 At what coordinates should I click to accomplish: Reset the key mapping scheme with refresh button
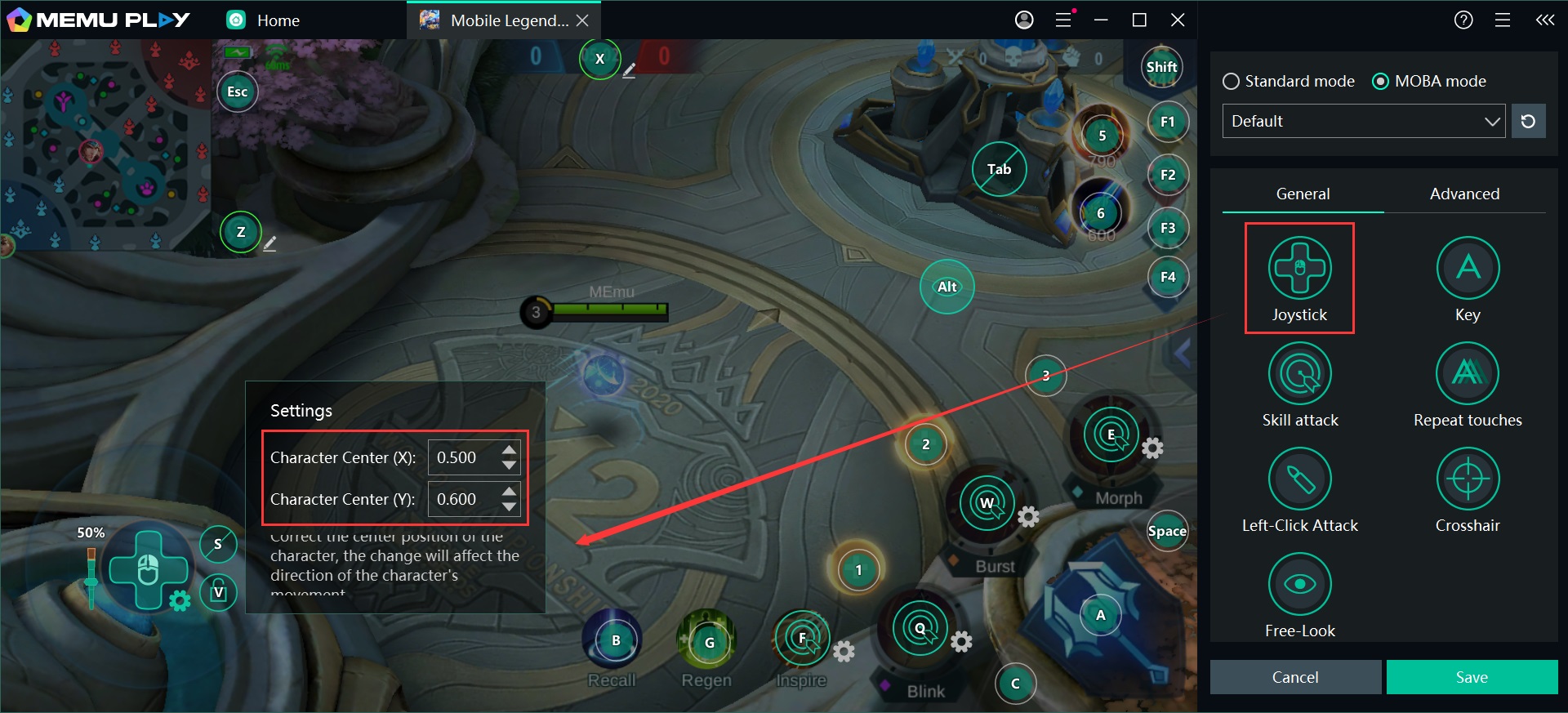point(1528,122)
